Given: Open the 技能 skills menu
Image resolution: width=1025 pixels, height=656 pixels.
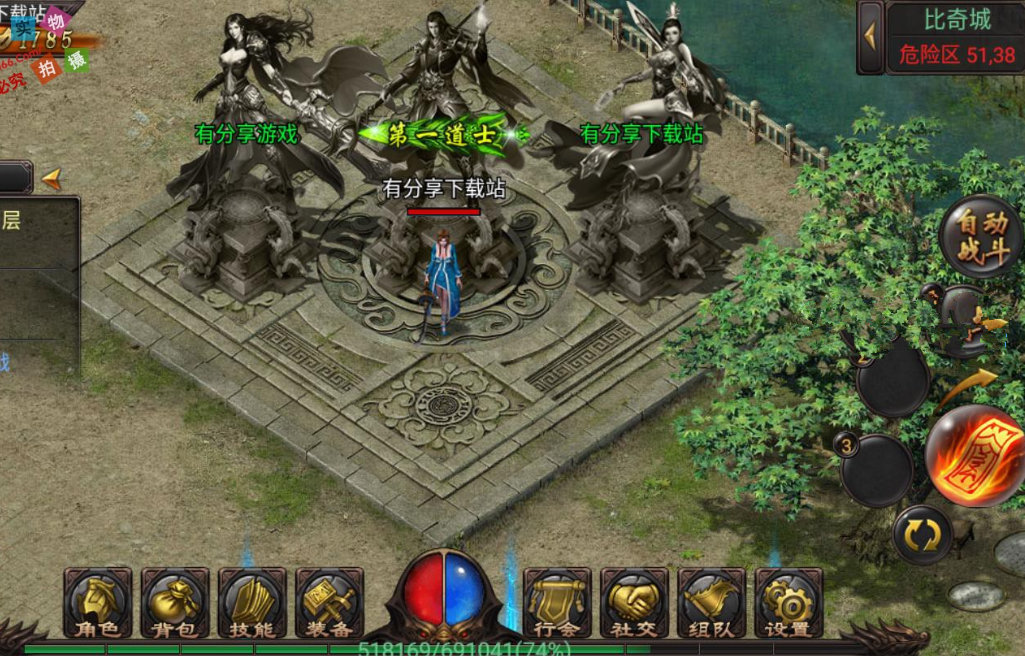Looking at the screenshot, I should [252, 604].
